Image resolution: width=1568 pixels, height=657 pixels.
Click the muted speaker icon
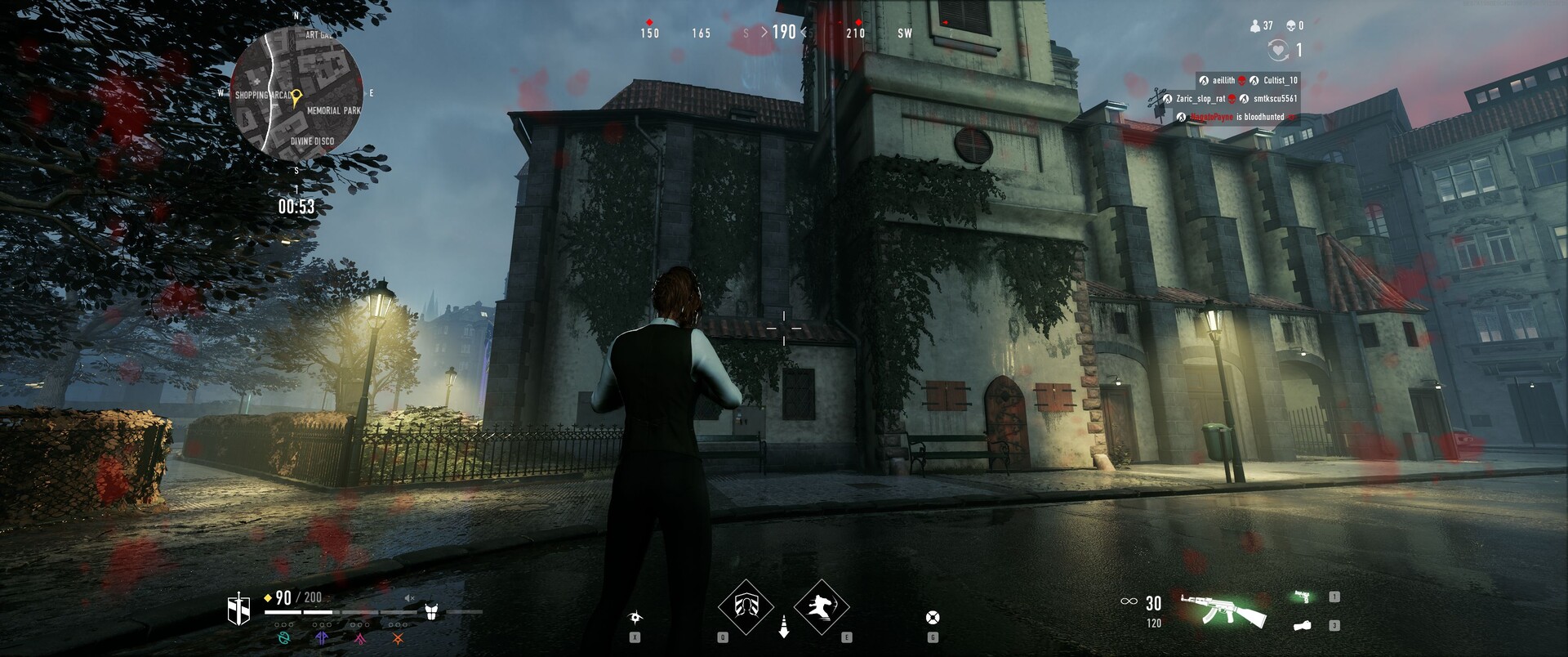[411, 600]
